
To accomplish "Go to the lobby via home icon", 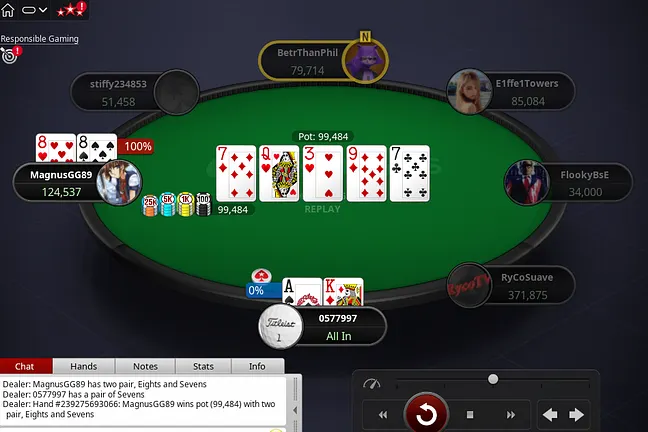I will (10, 9).
